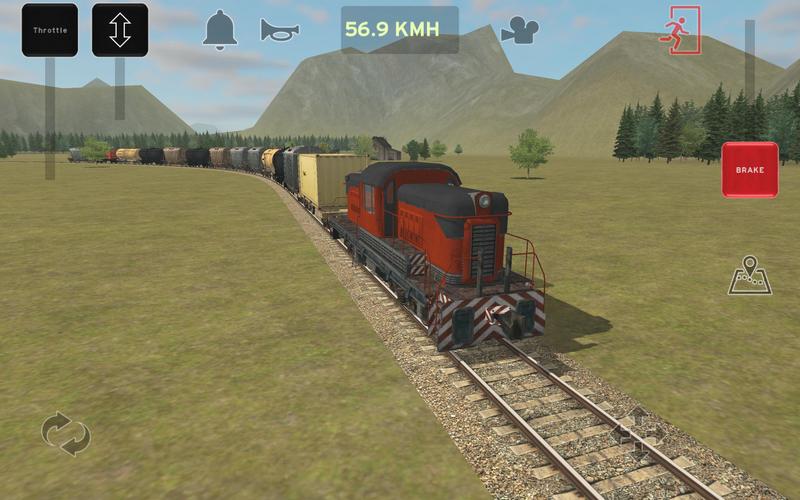This screenshot has height=500, width=800.
Task: Click the circular arrows icon
Action: pos(66,434)
